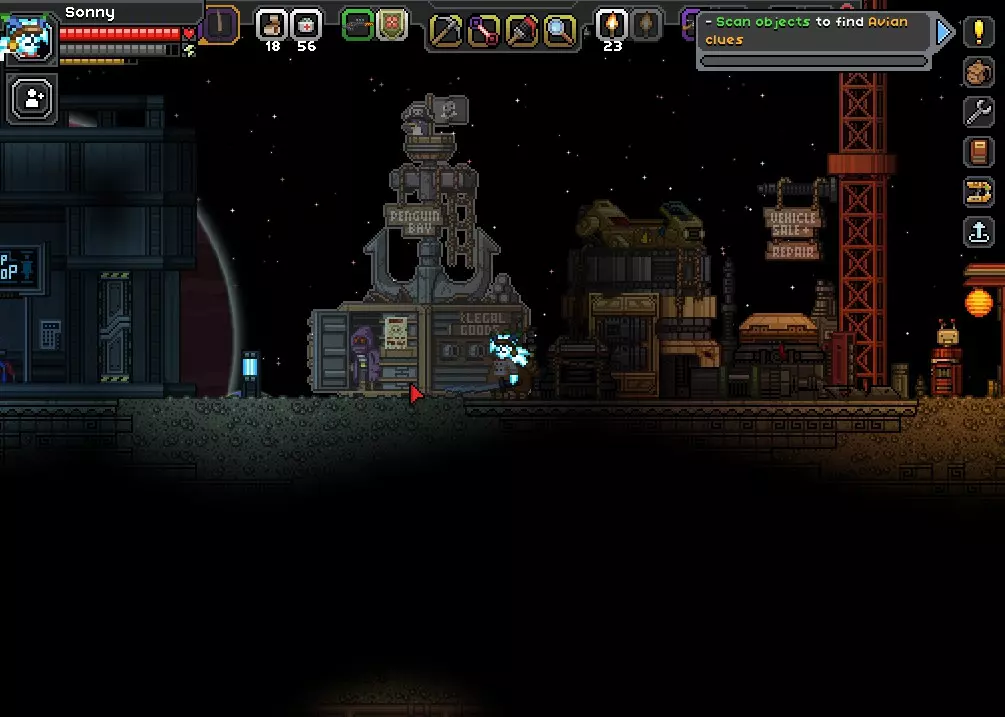Screen dimensions: 1005x717
Task: Open the wrench crafting menu
Action: (978, 112)
